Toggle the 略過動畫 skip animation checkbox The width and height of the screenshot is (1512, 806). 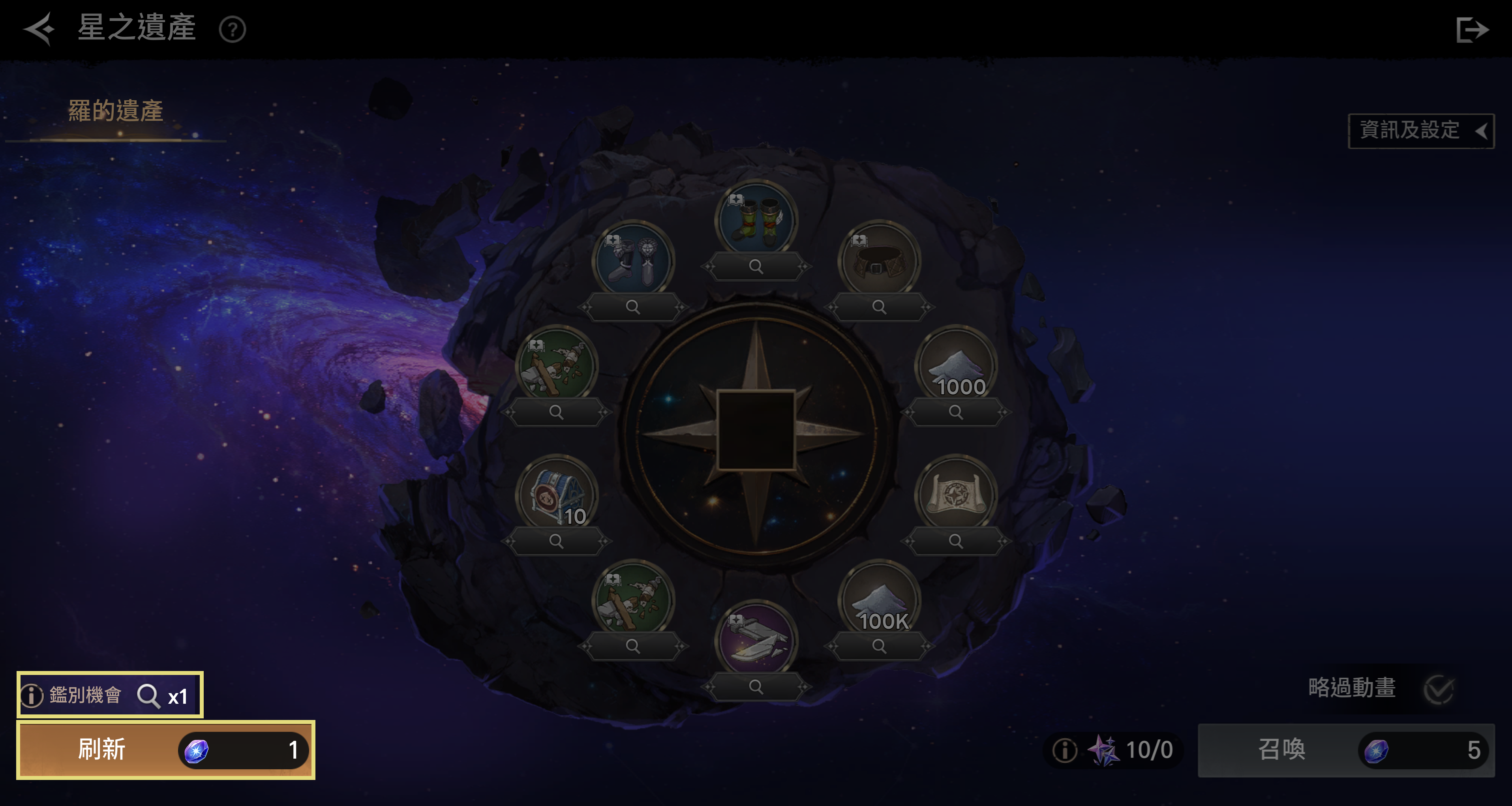[x=1438, y=689]
